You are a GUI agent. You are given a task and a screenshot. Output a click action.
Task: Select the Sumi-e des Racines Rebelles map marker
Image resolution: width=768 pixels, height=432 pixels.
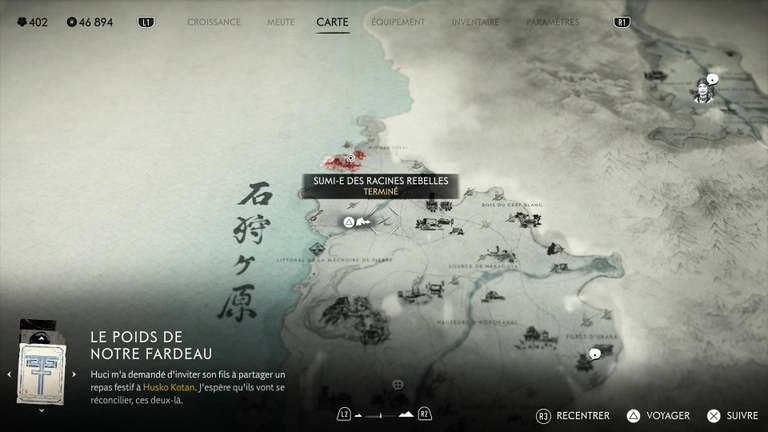(x=350, y=158)
